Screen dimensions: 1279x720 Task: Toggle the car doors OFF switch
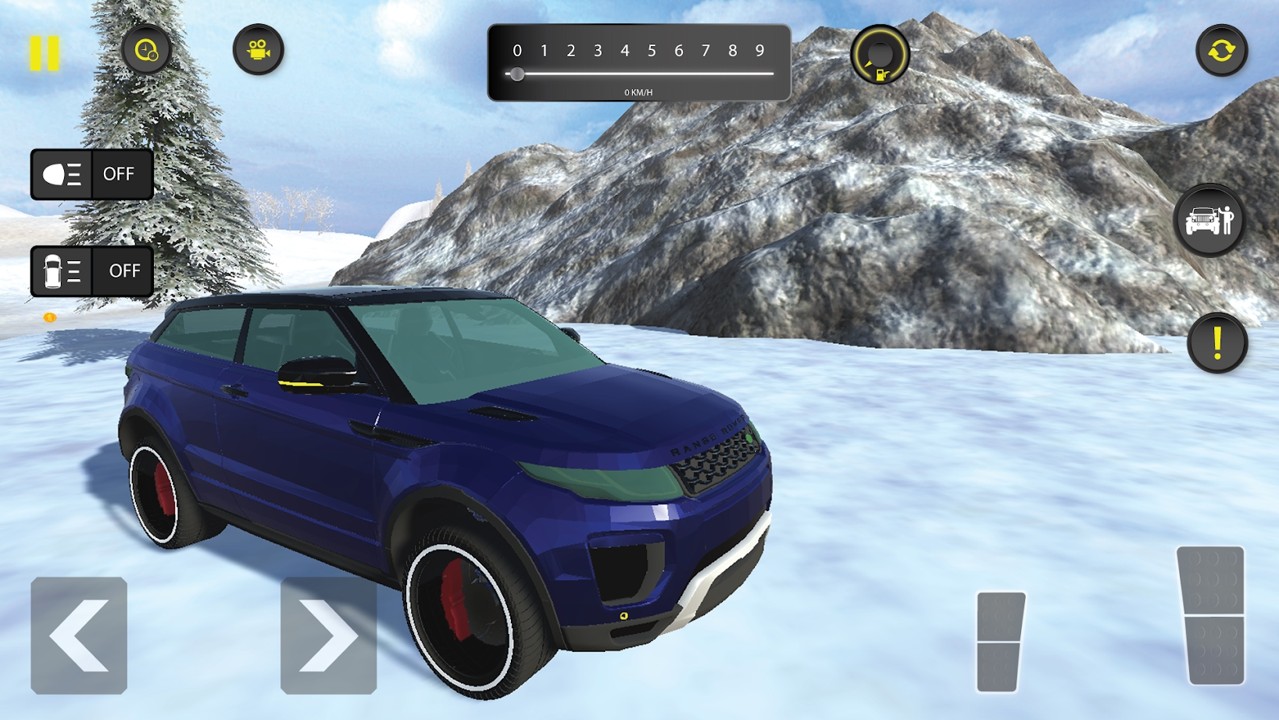click(92, 271)
